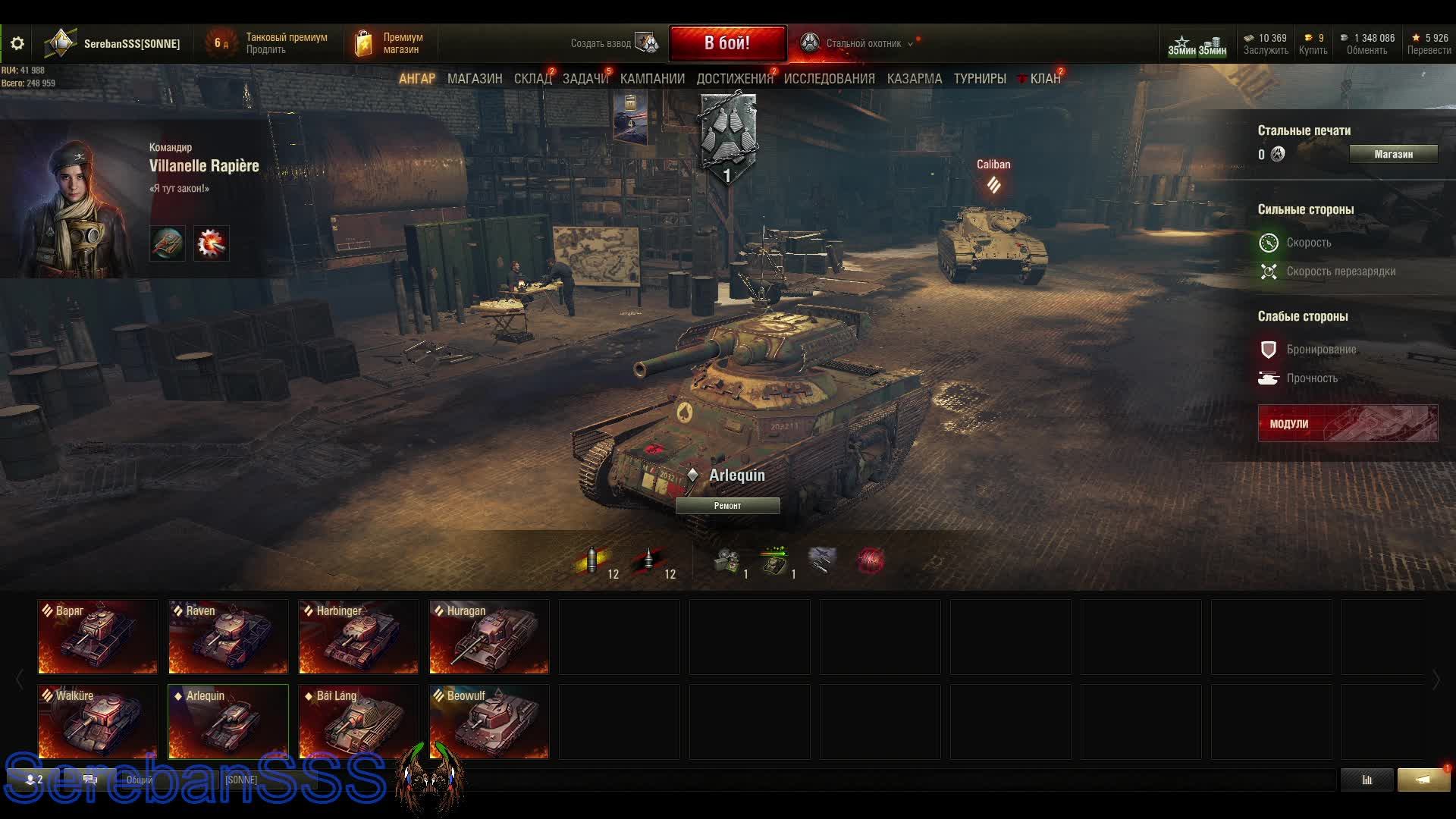
Task: Open the settings gear icon
Action: pyautogui.click(x=17, y=44)
